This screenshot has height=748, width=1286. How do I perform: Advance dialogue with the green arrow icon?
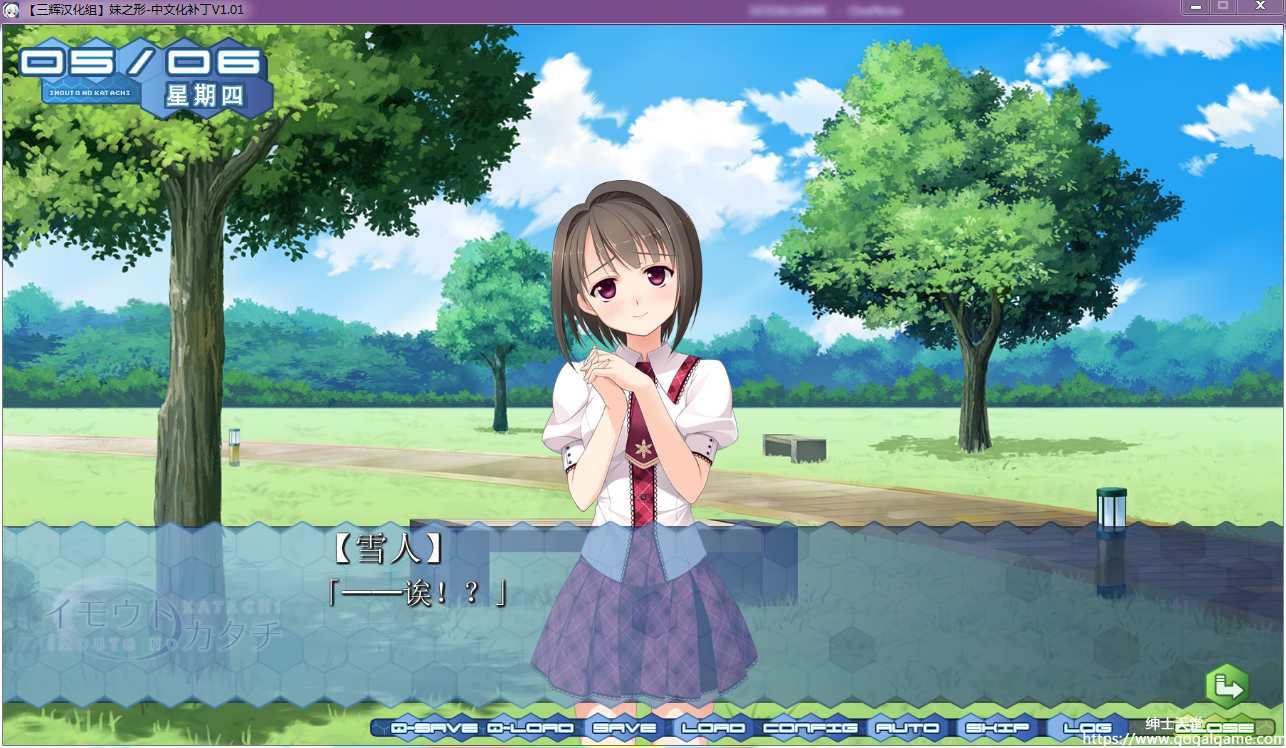pos(1227,687)
